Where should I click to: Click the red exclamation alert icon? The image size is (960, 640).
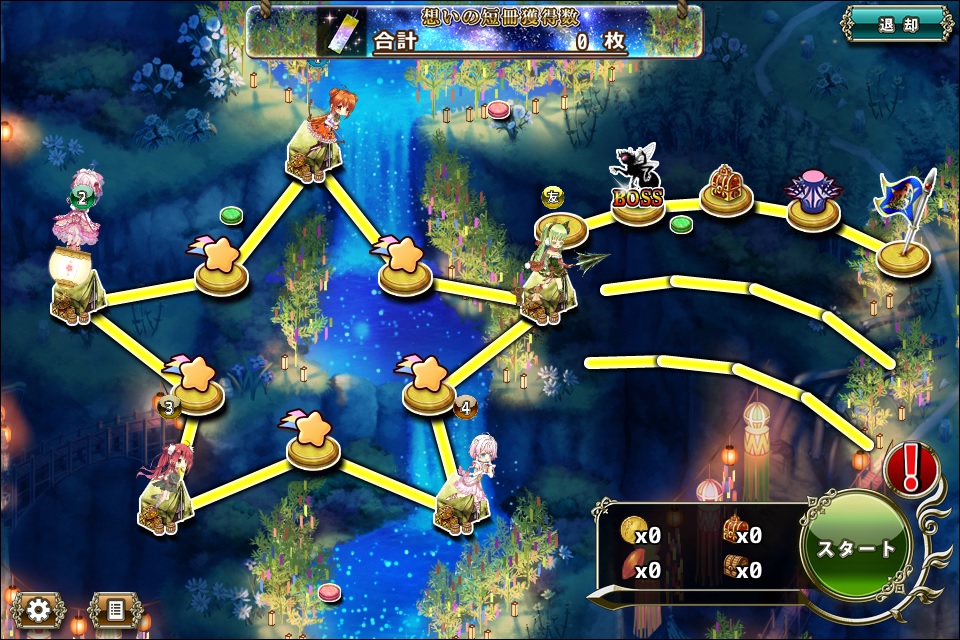pos(910,467)
